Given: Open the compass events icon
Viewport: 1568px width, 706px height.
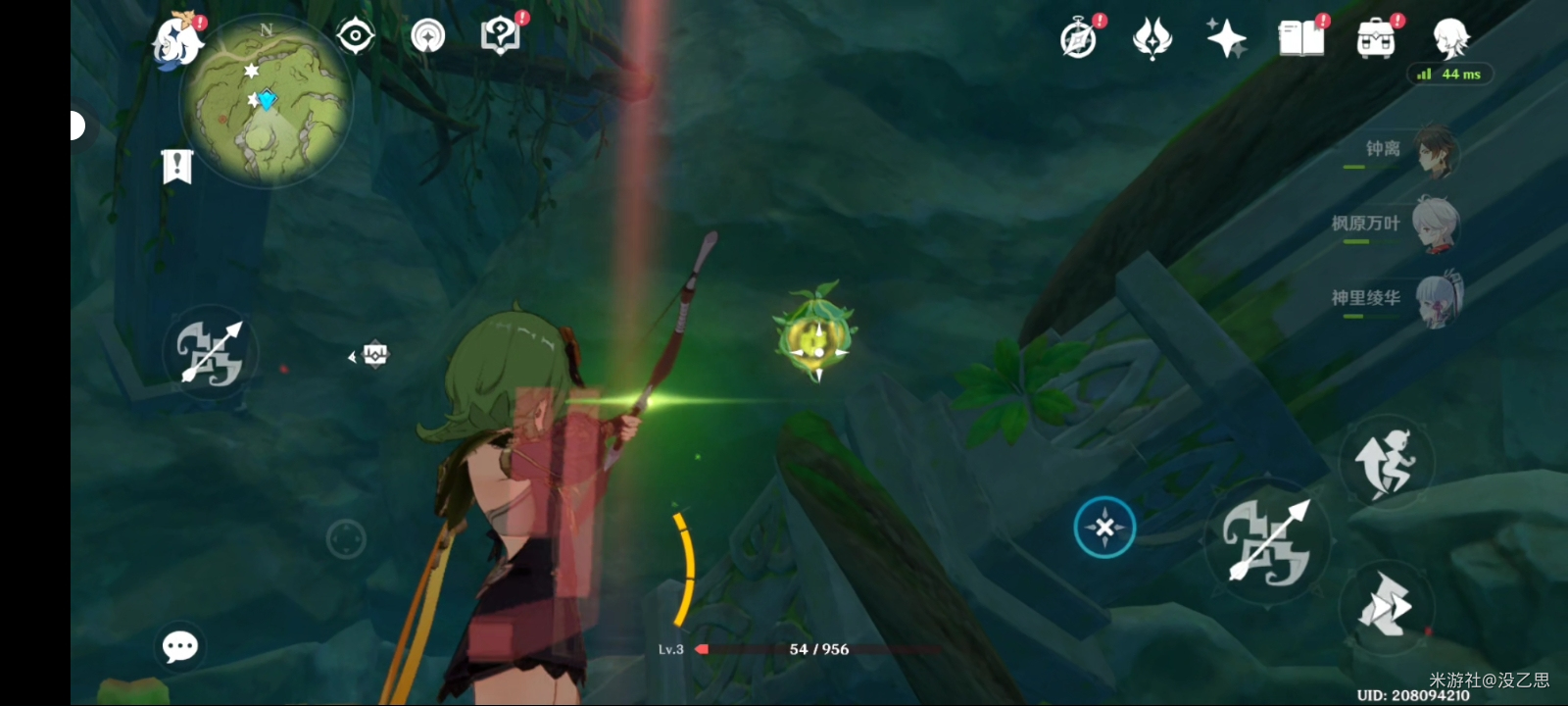Looking at the screenshot, I should [1079, 39].
